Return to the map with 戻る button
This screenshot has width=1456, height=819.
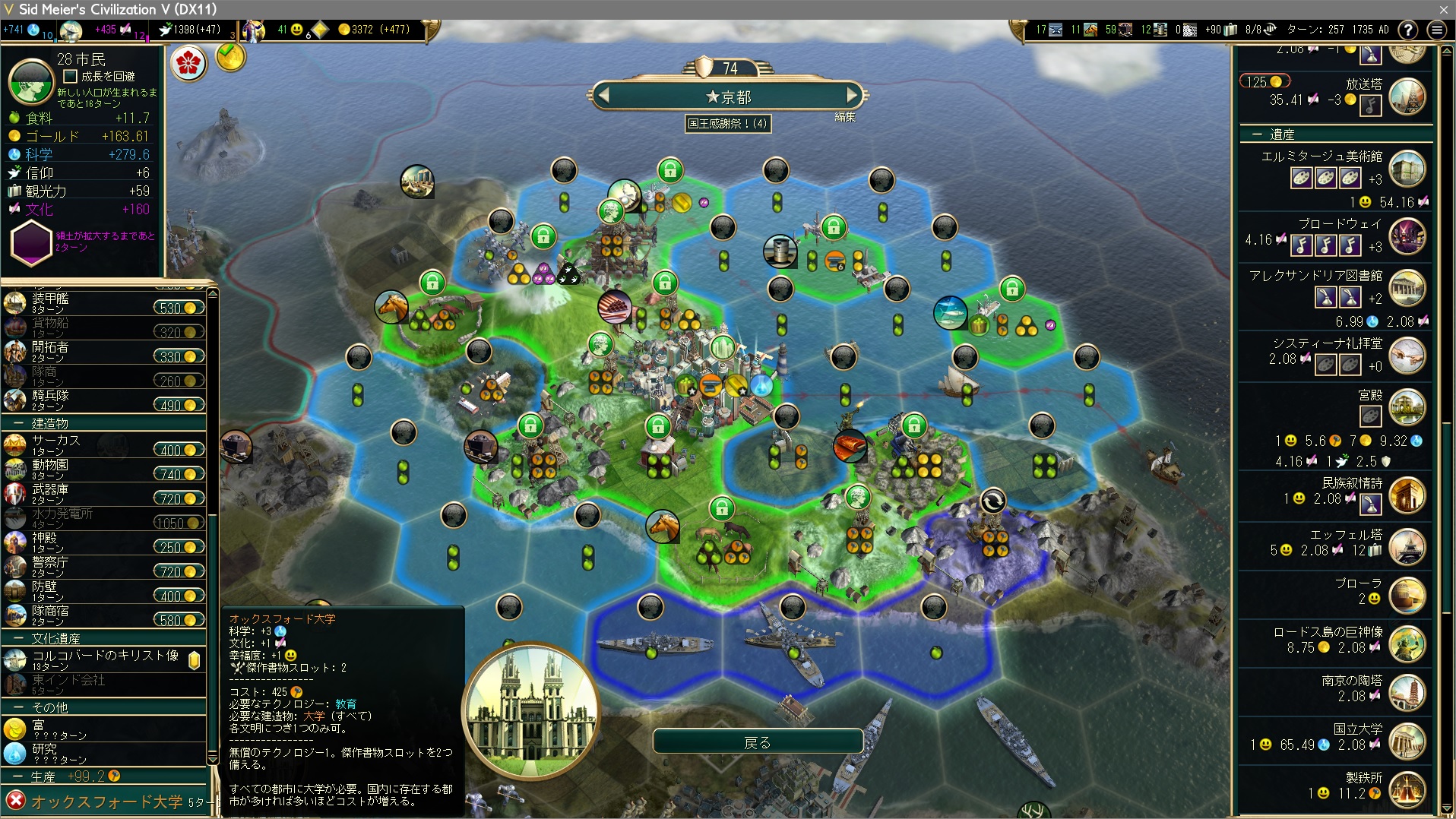coord(758,742)
